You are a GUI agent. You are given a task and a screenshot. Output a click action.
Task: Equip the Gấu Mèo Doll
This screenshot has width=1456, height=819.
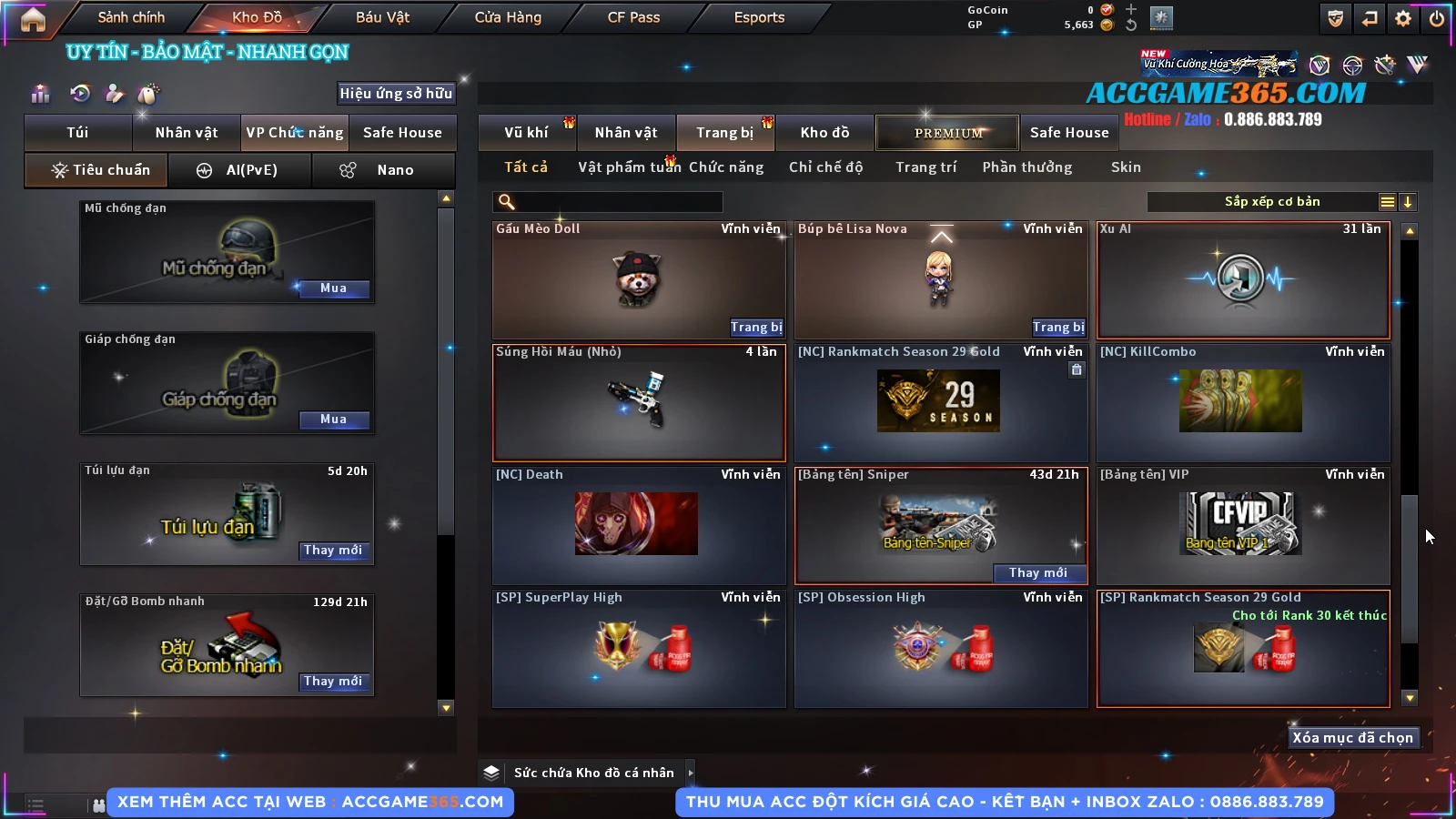pos(755,328)
